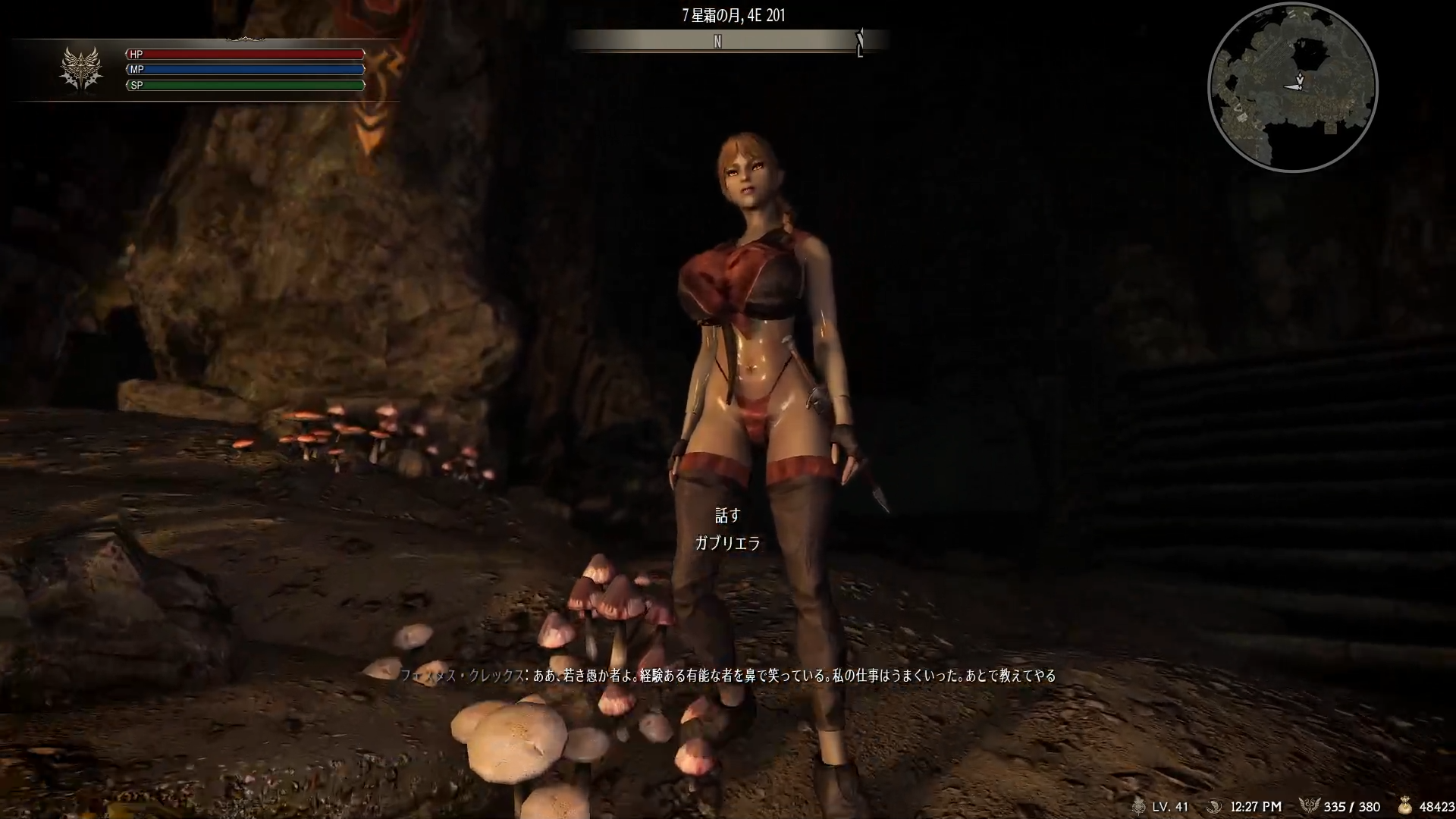This screenshot has width=1456, height=819.
Task: Click the level indicator icon
Action: (1137, 806)
